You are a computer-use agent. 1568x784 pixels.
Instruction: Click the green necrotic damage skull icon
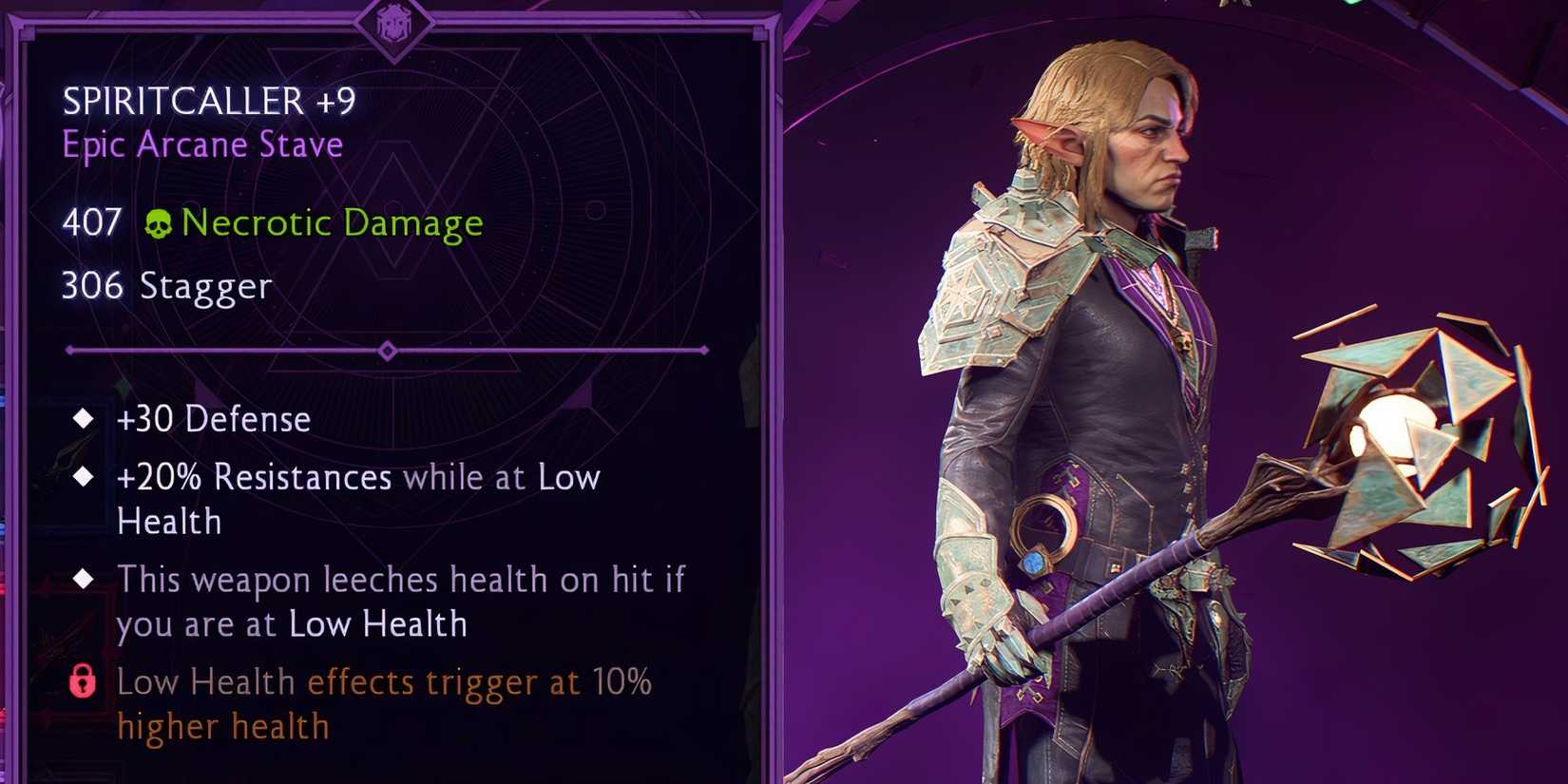[158, 224]
